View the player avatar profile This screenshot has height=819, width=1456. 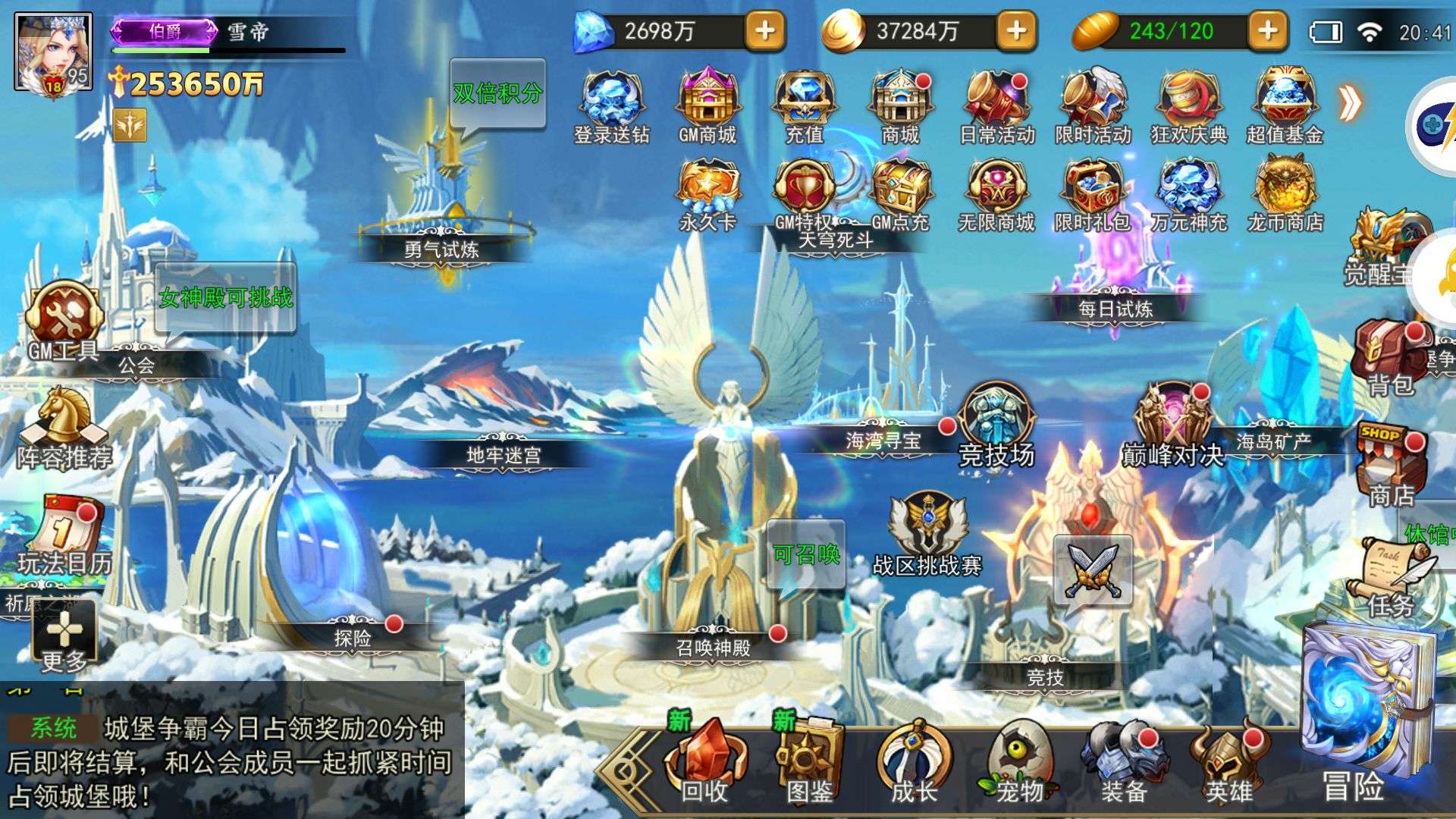53,53
